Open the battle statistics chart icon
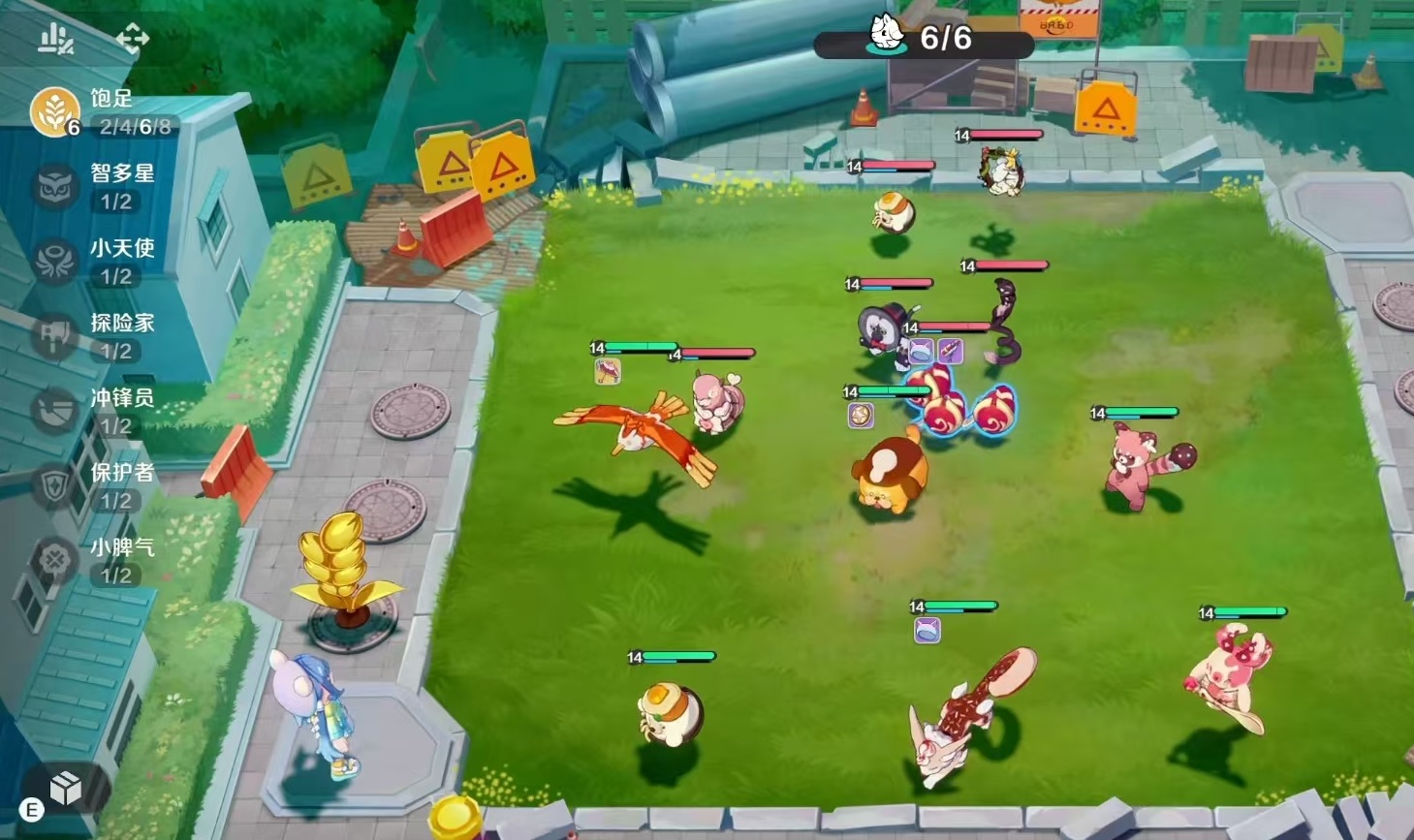The width and height of the screenshot is (1414, 840). [55, 39]
